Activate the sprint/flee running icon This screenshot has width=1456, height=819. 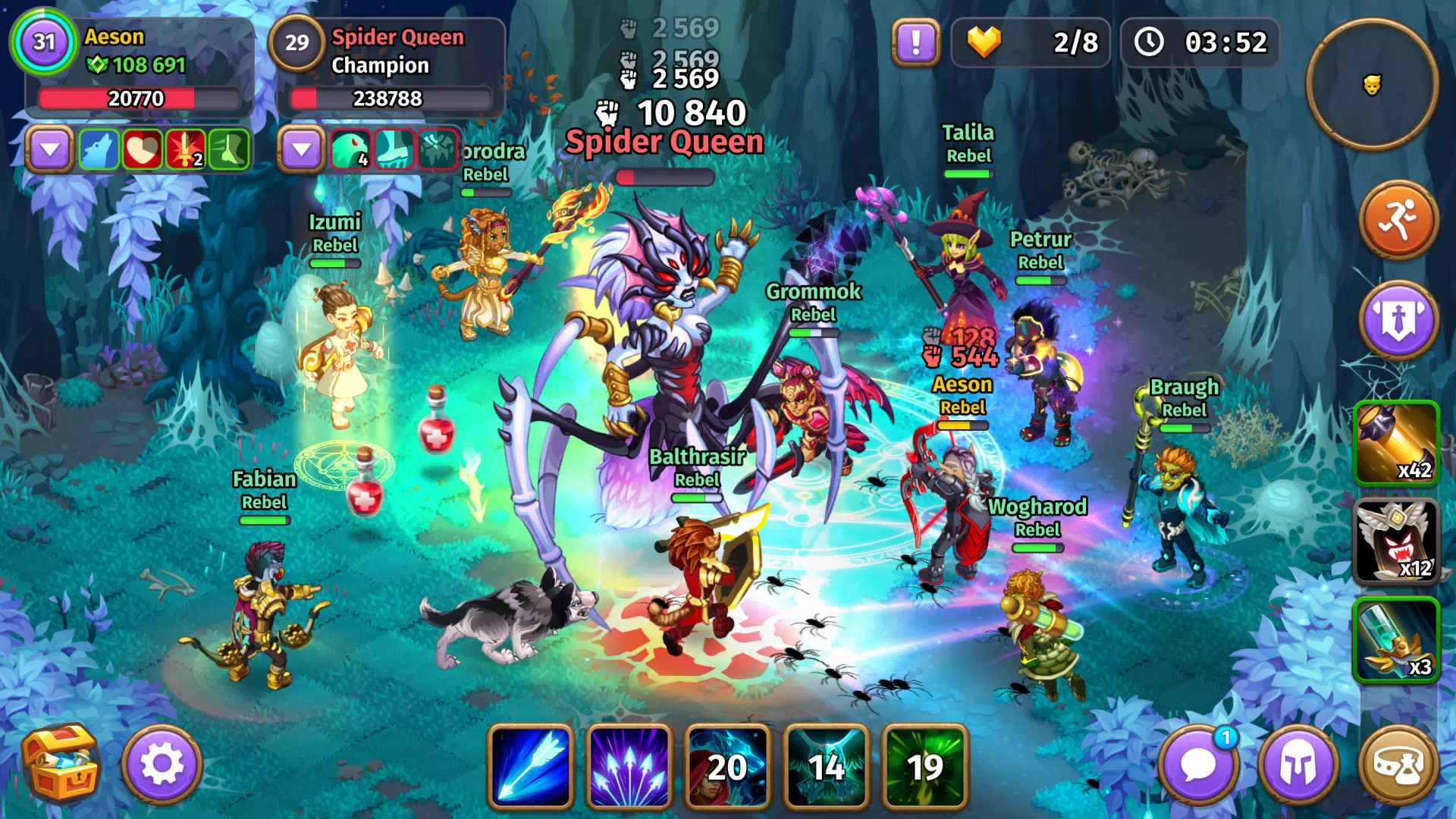pos(1398,225)
